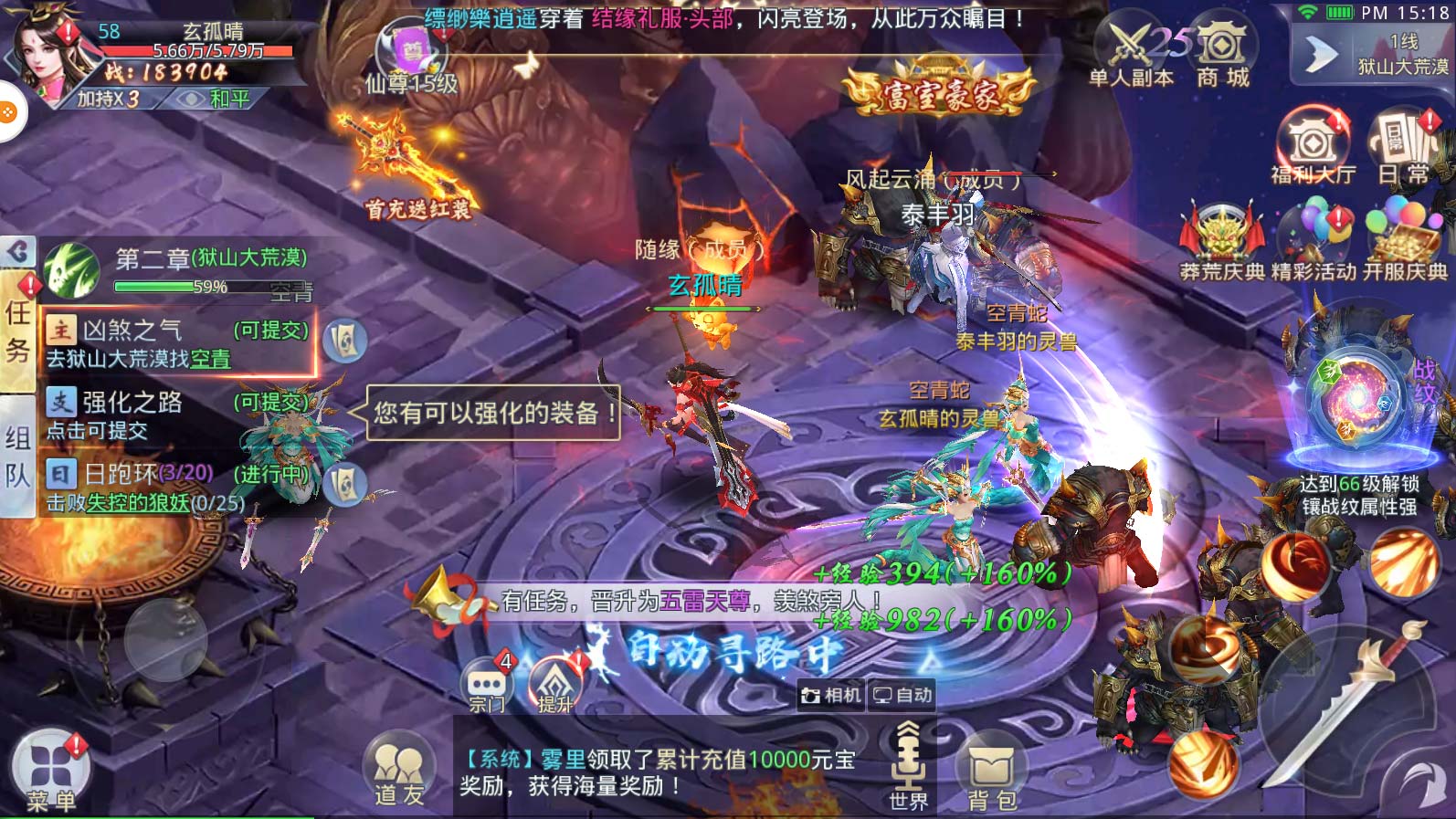
Task: Submit the 强化之路 side quest
Action: 178,415
